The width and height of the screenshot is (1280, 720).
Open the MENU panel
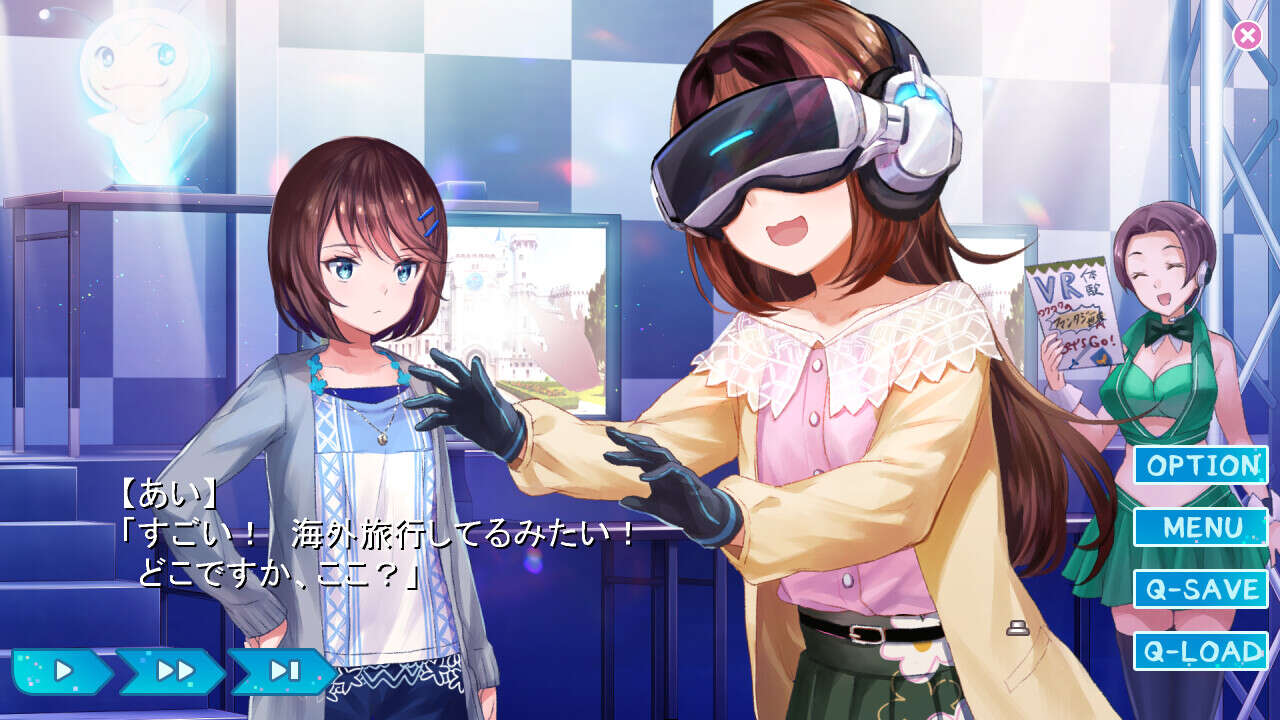pyautogui.click(x=1200, y=527)
